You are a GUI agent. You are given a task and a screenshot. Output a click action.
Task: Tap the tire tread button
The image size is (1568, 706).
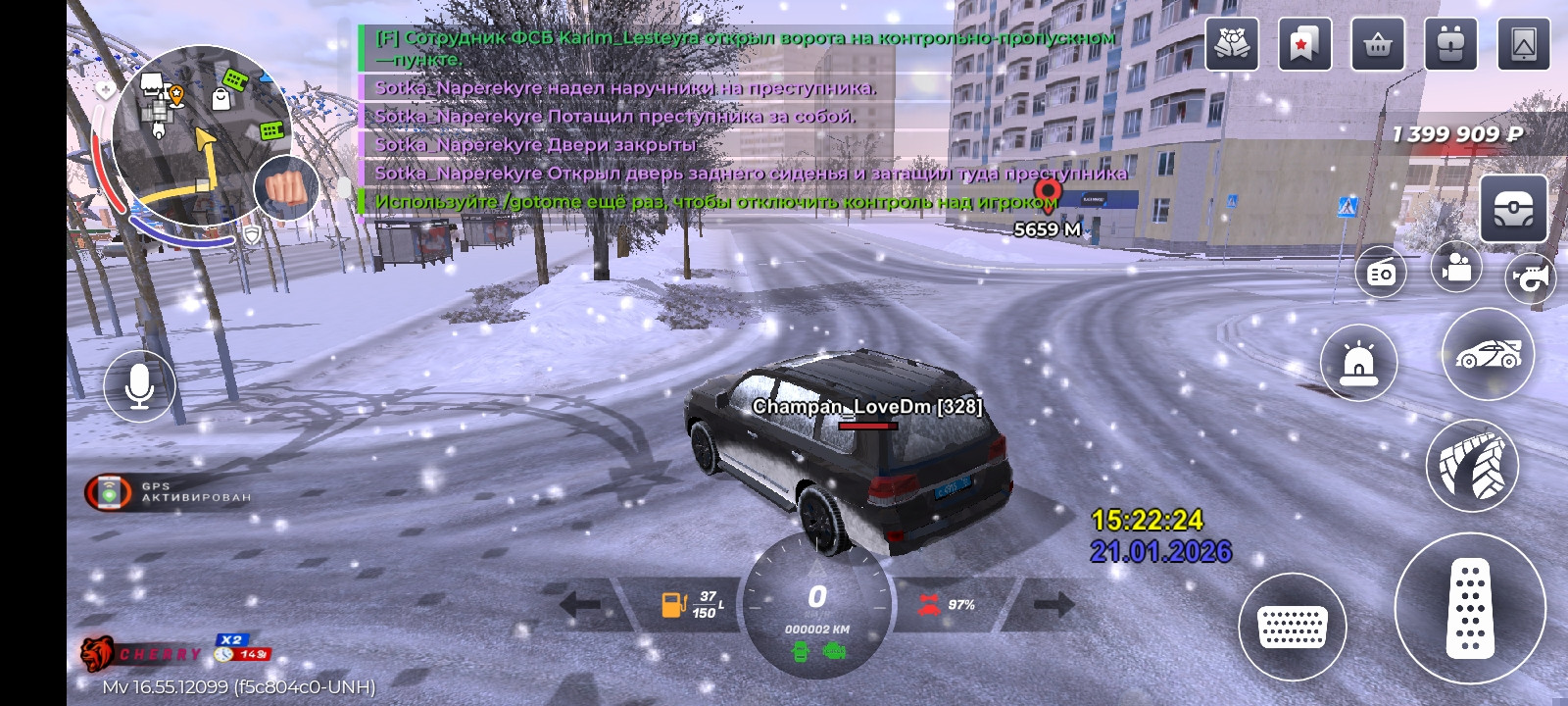1471,467
